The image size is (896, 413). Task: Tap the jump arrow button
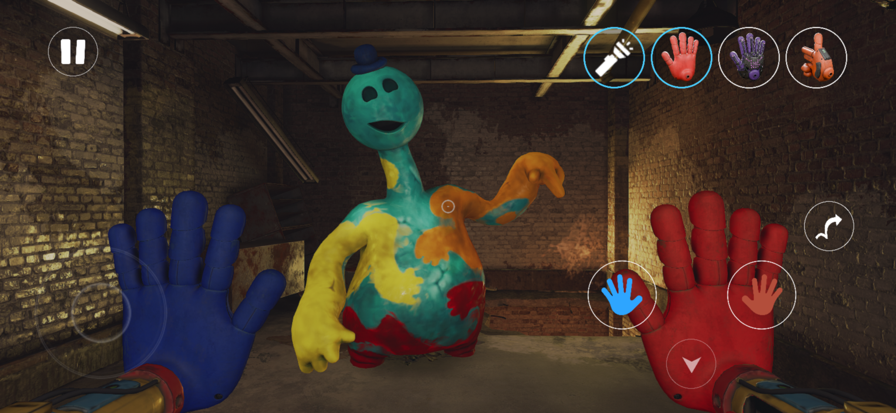click(x=829, y=226)
